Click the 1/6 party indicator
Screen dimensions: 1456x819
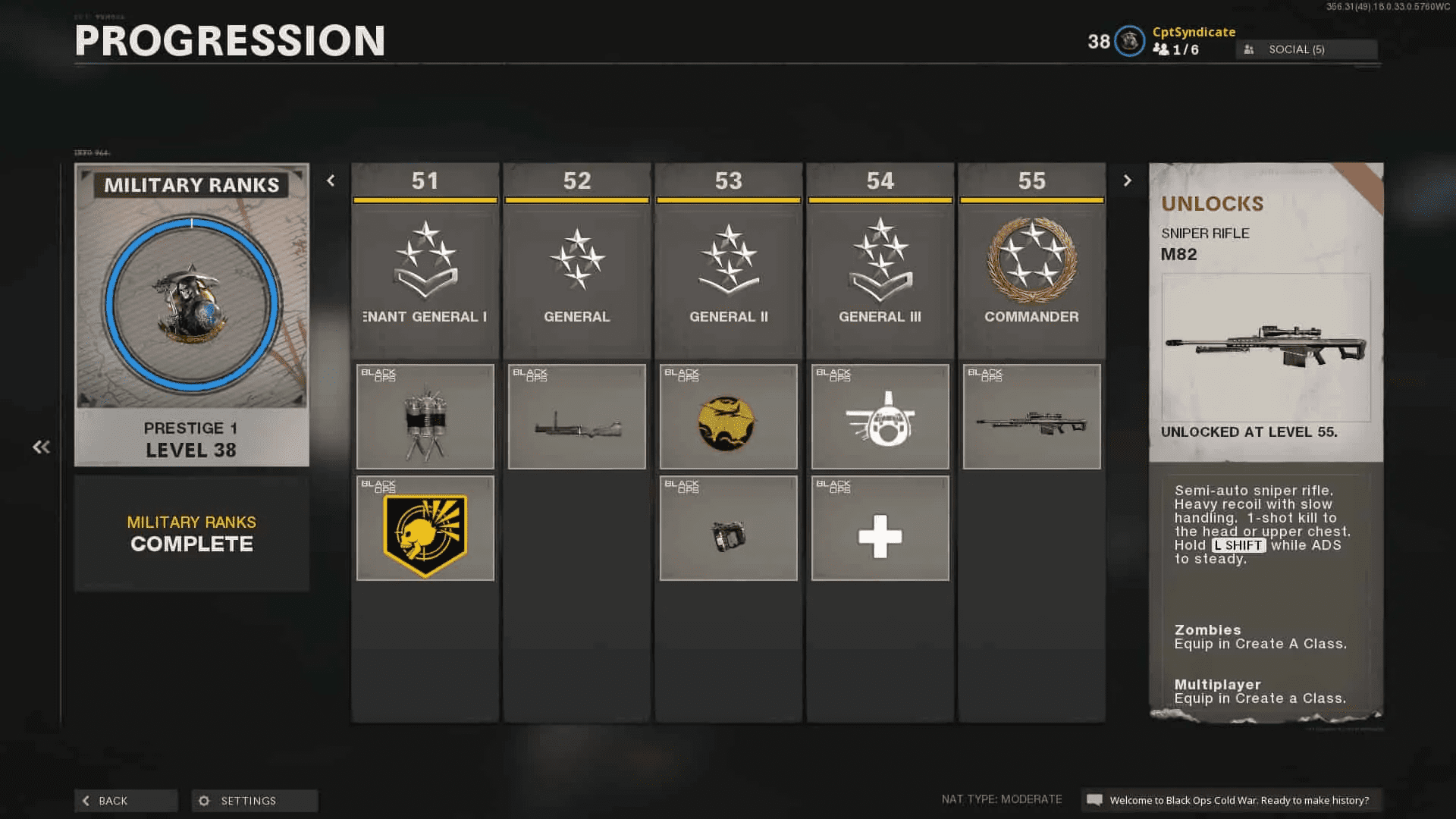point(1176,50)
